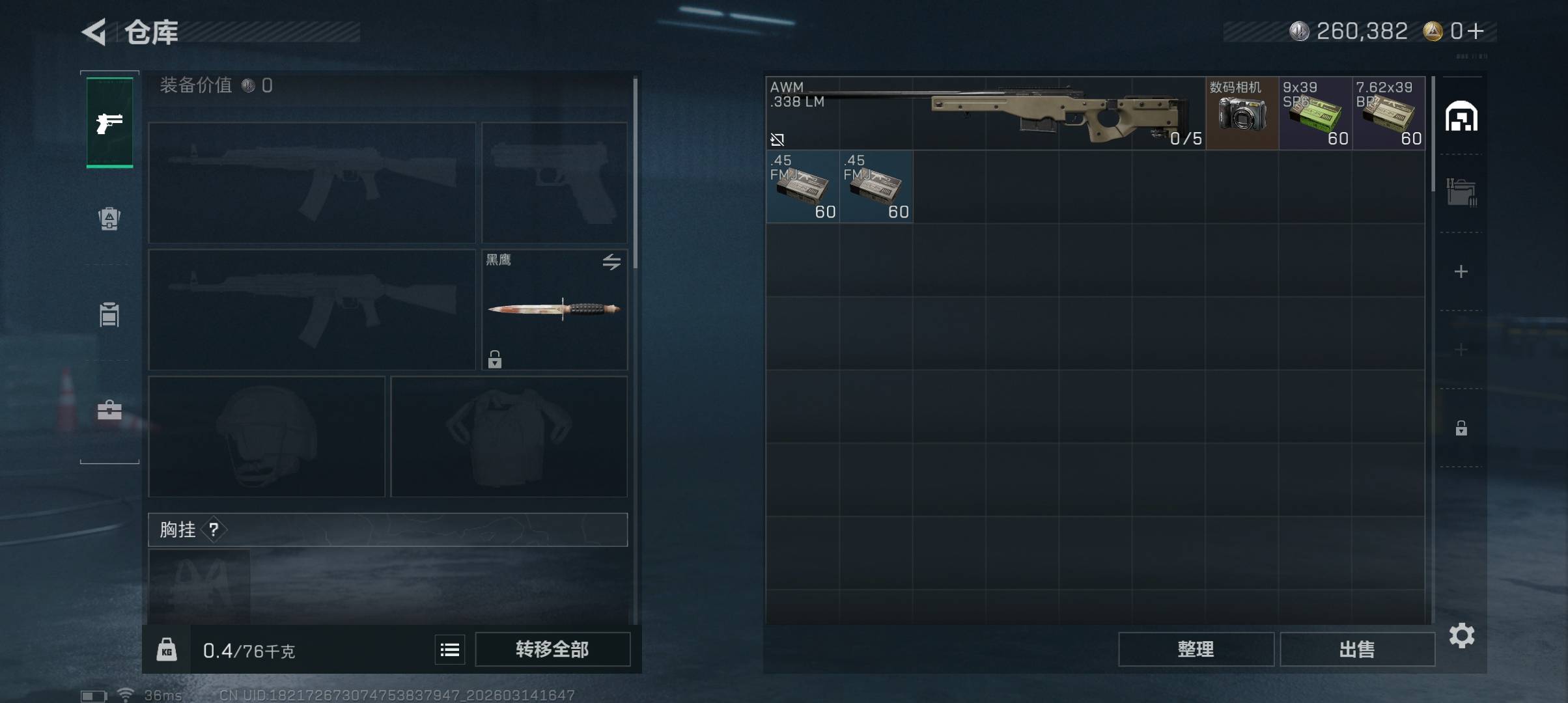Add gold currency with plus sign
This screenshot has width=1568, height=703.
[1476, 31]
